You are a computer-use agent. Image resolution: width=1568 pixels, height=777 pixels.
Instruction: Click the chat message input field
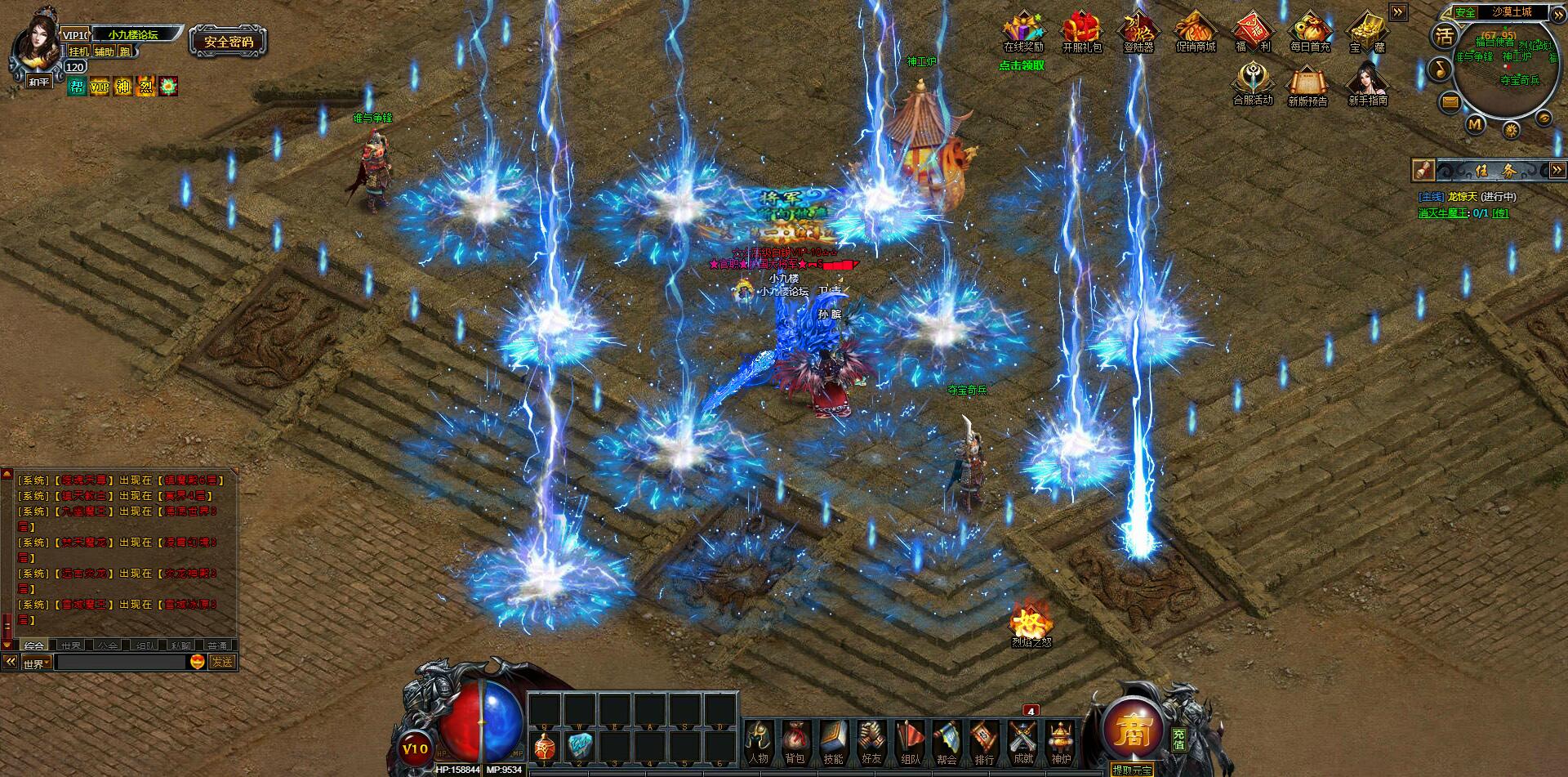(x=122, y=663)
